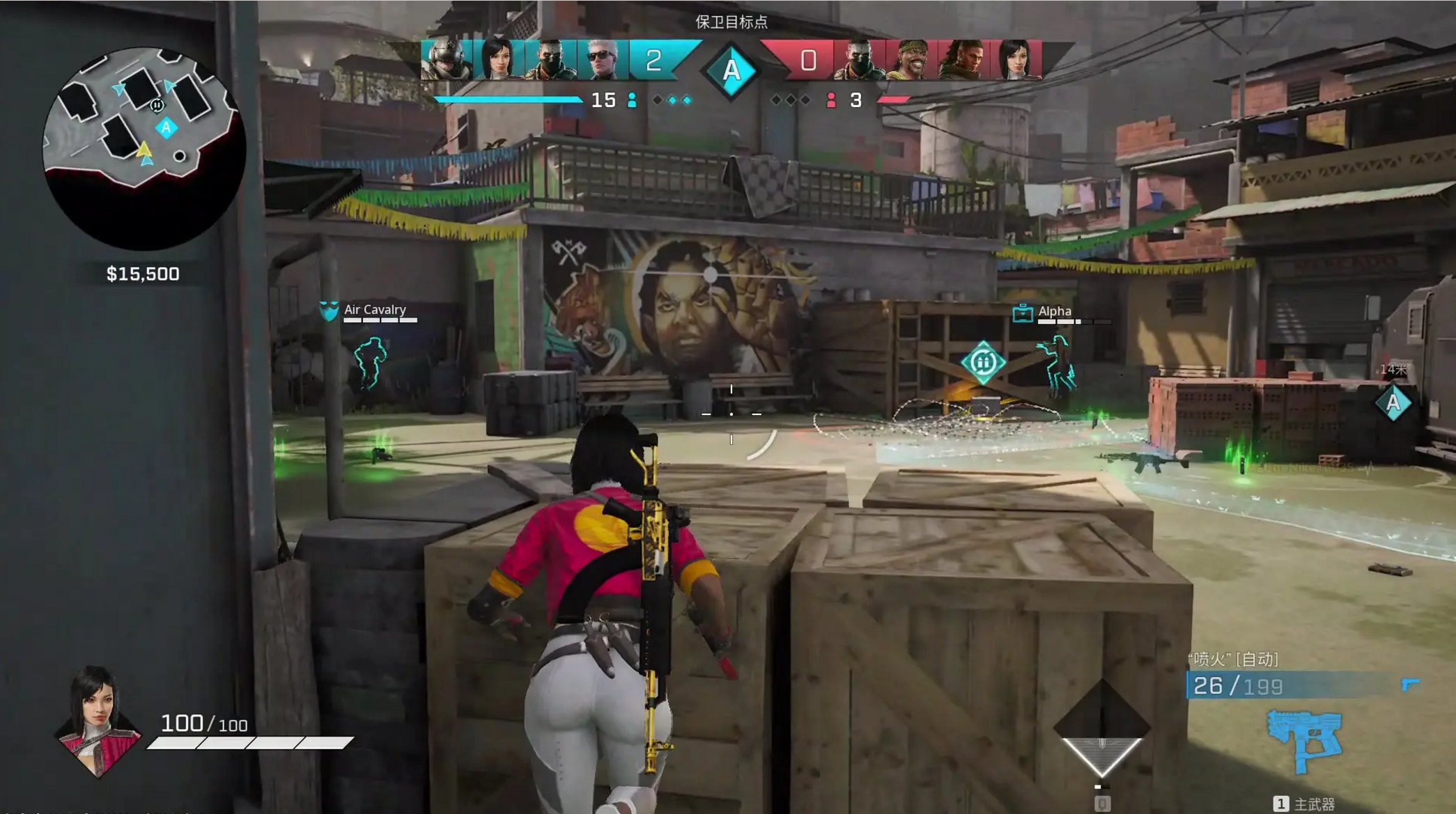Click the A marker on the minimap

click(x=166, y=128)
